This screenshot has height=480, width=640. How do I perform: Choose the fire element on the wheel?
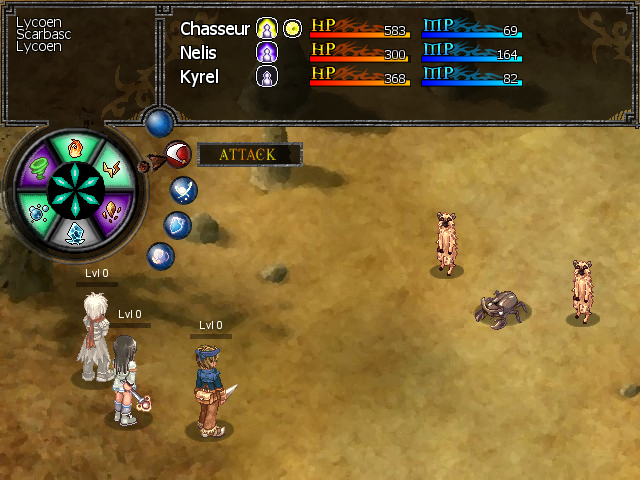coord(75,148)
